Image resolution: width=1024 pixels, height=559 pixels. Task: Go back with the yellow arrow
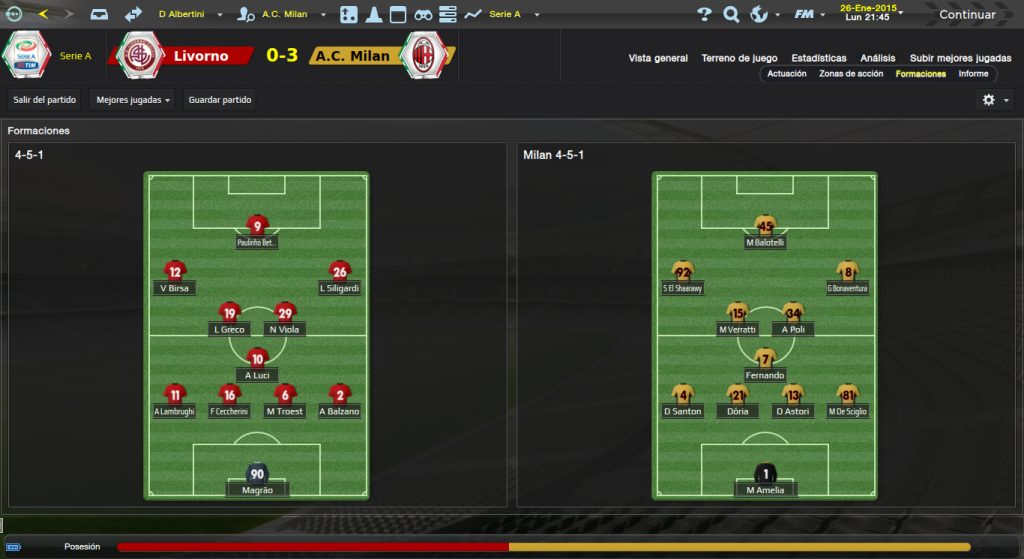[43, 14]
